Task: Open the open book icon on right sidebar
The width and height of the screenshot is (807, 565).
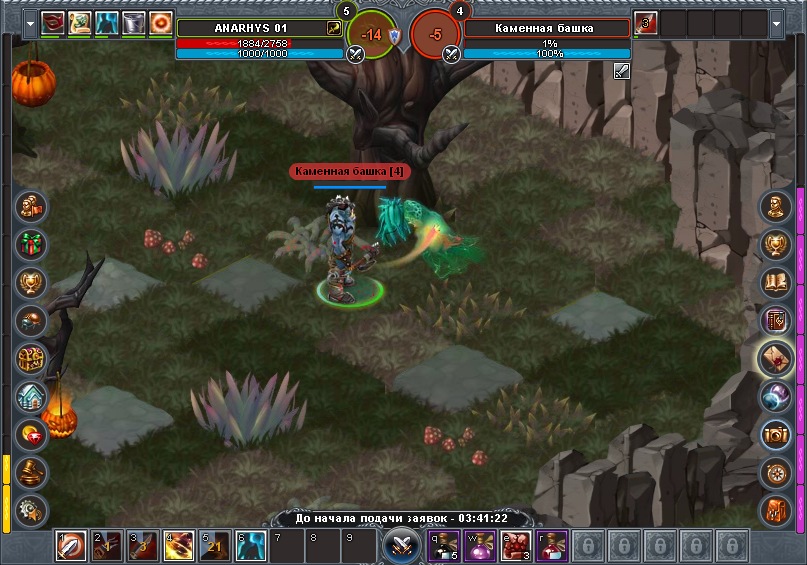Action: coord(776,282)
